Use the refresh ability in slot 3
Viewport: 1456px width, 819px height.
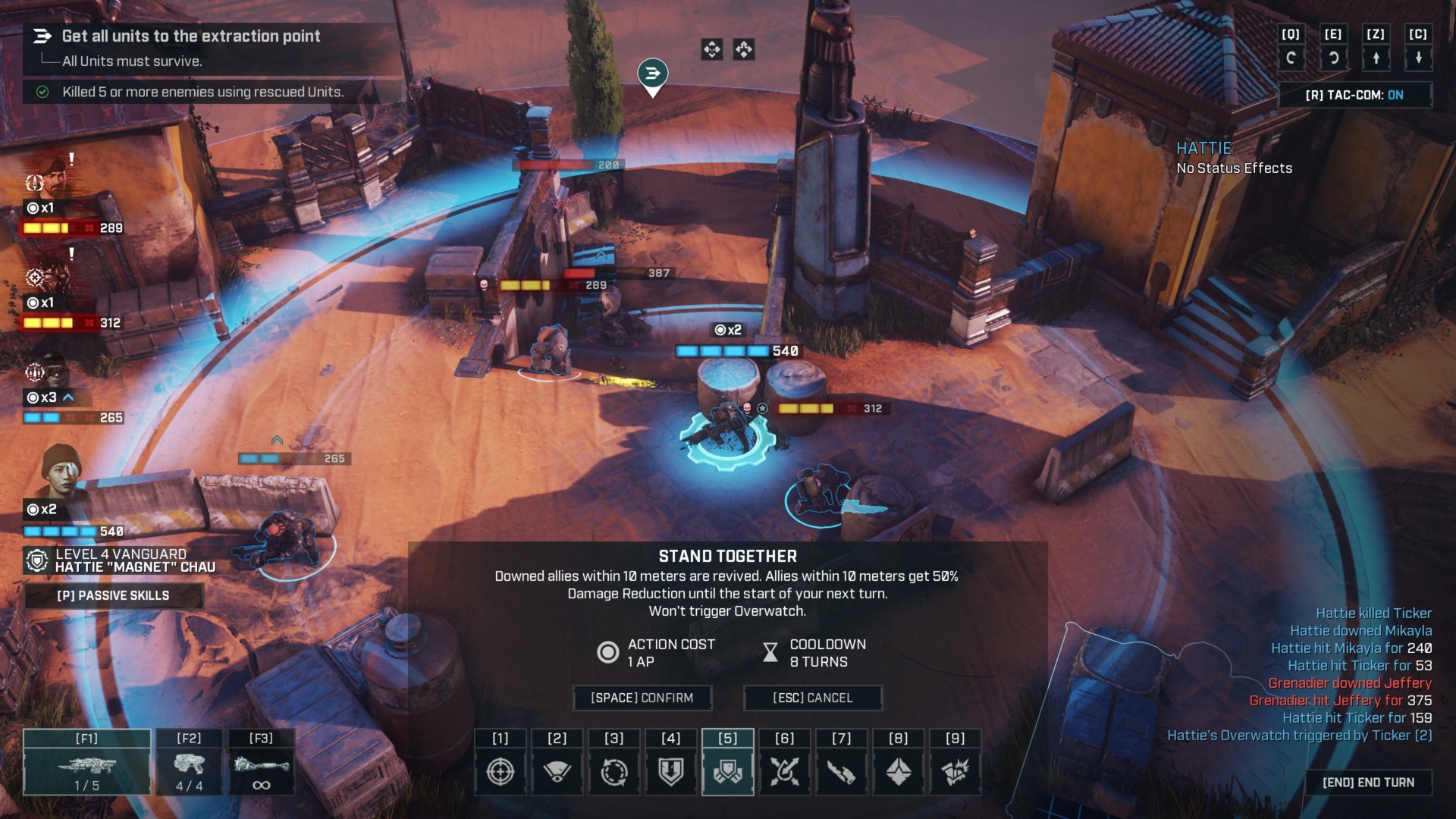point(614,770)
